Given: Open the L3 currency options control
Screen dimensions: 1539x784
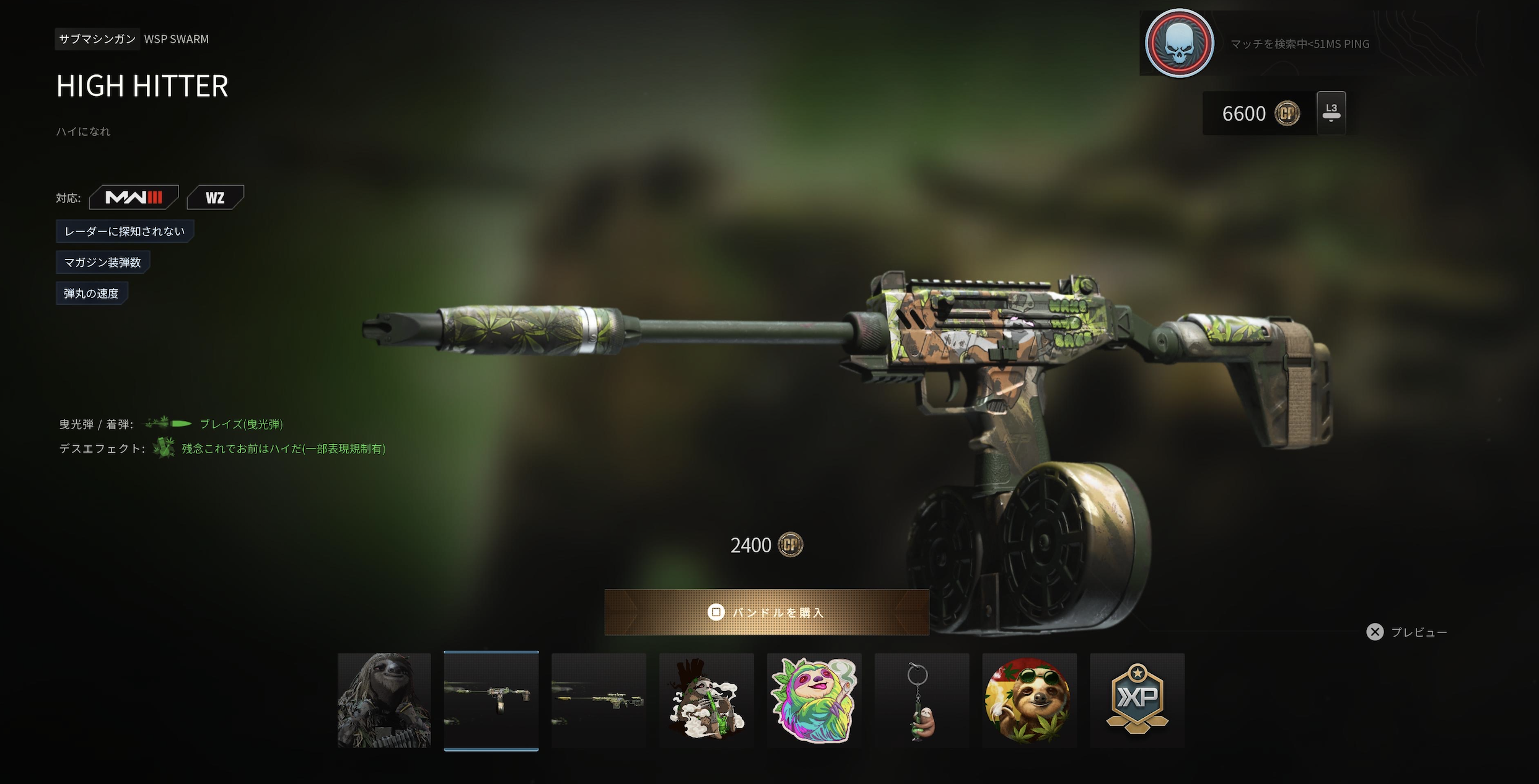Looking at the screenshot, I should tap(1331, 113).
